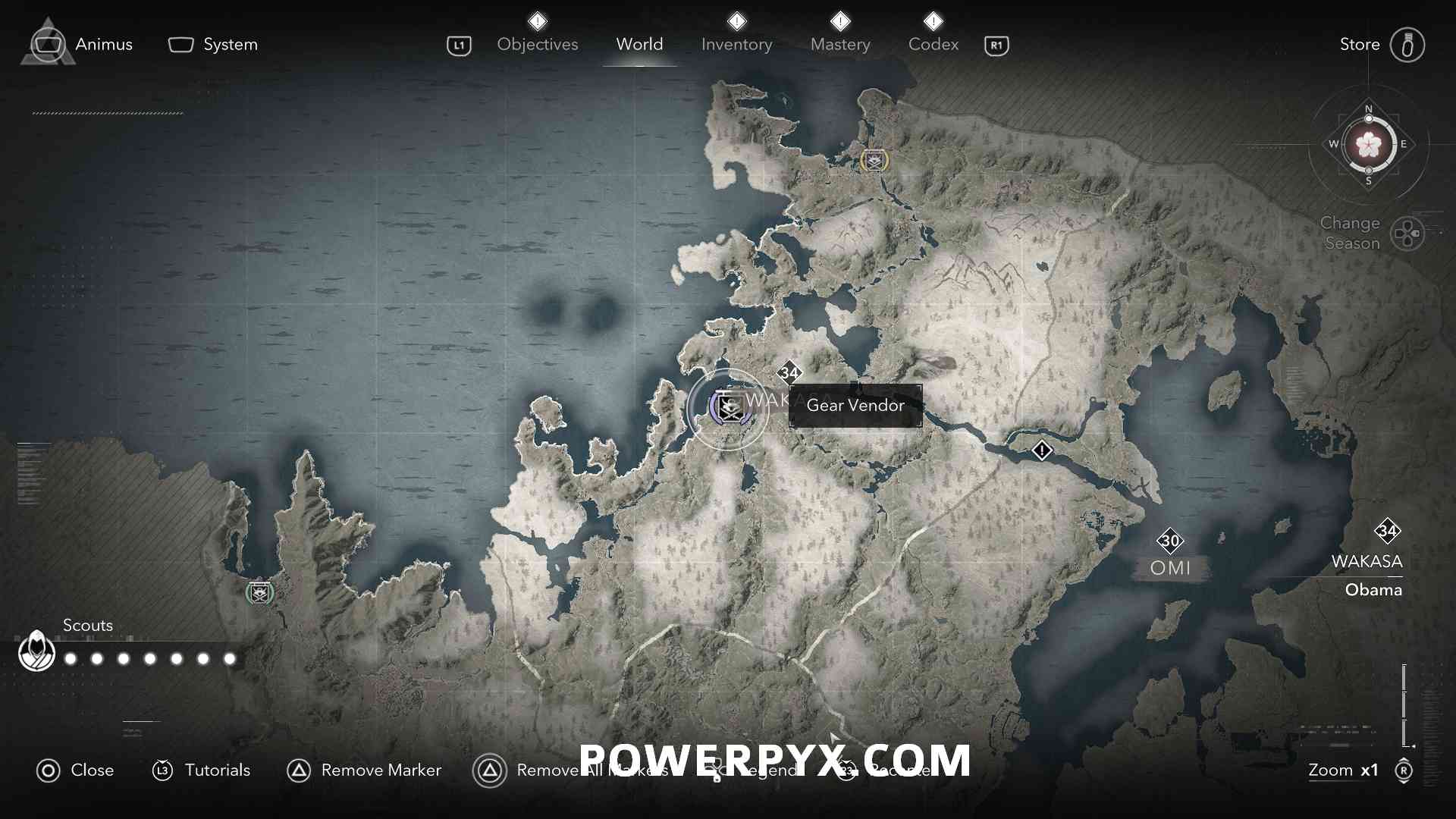The width and height of the screenshot is (1456, 819).
Task: Select the Gear Vendor map marker
Action: [x=729, y=409]
